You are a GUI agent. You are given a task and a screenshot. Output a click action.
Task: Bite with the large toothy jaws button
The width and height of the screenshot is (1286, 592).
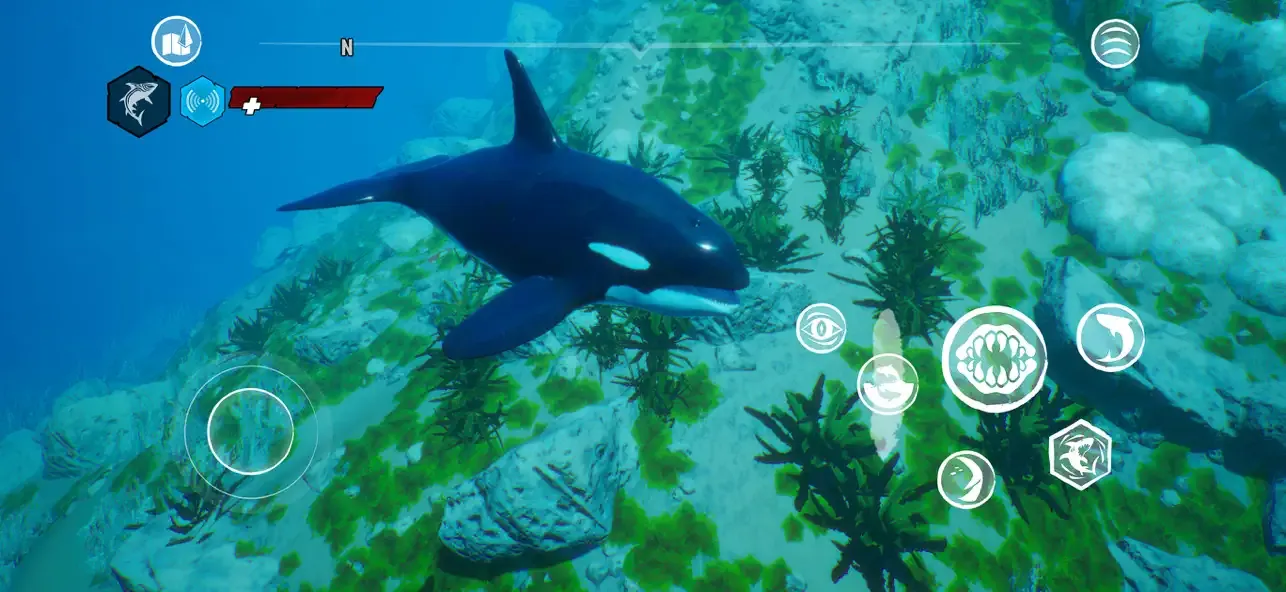pyautogui.click(x=994, y=359)
